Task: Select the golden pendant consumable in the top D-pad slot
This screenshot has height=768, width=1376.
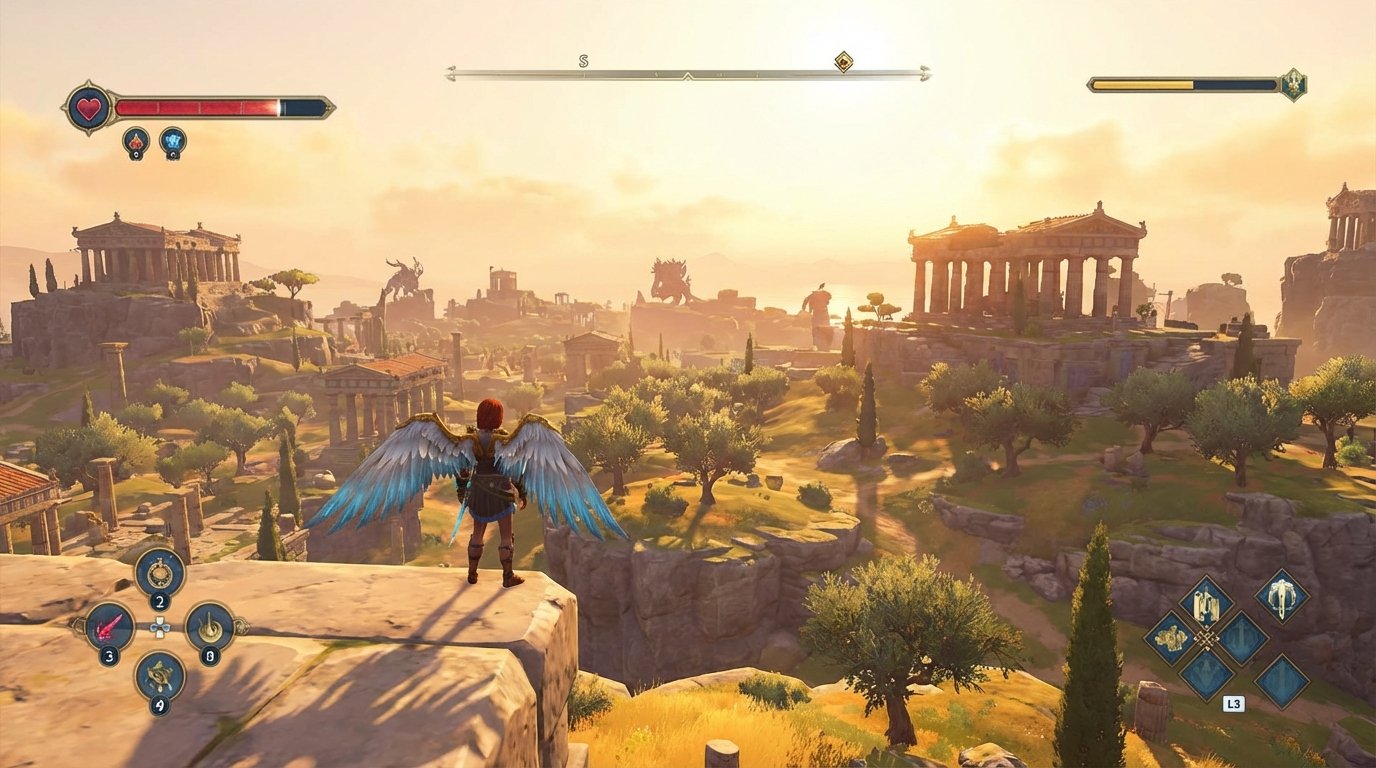Action: click(x=160, y=573)
